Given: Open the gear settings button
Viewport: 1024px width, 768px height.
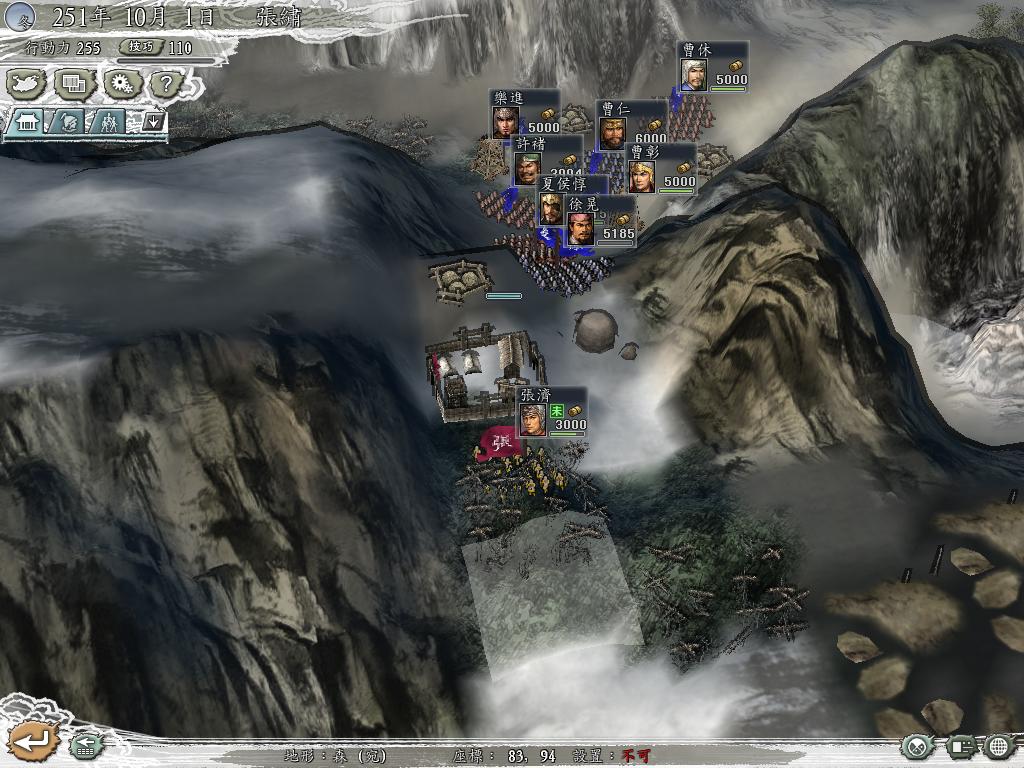Looking at the screenshot, I should click(x=122, y=84).
